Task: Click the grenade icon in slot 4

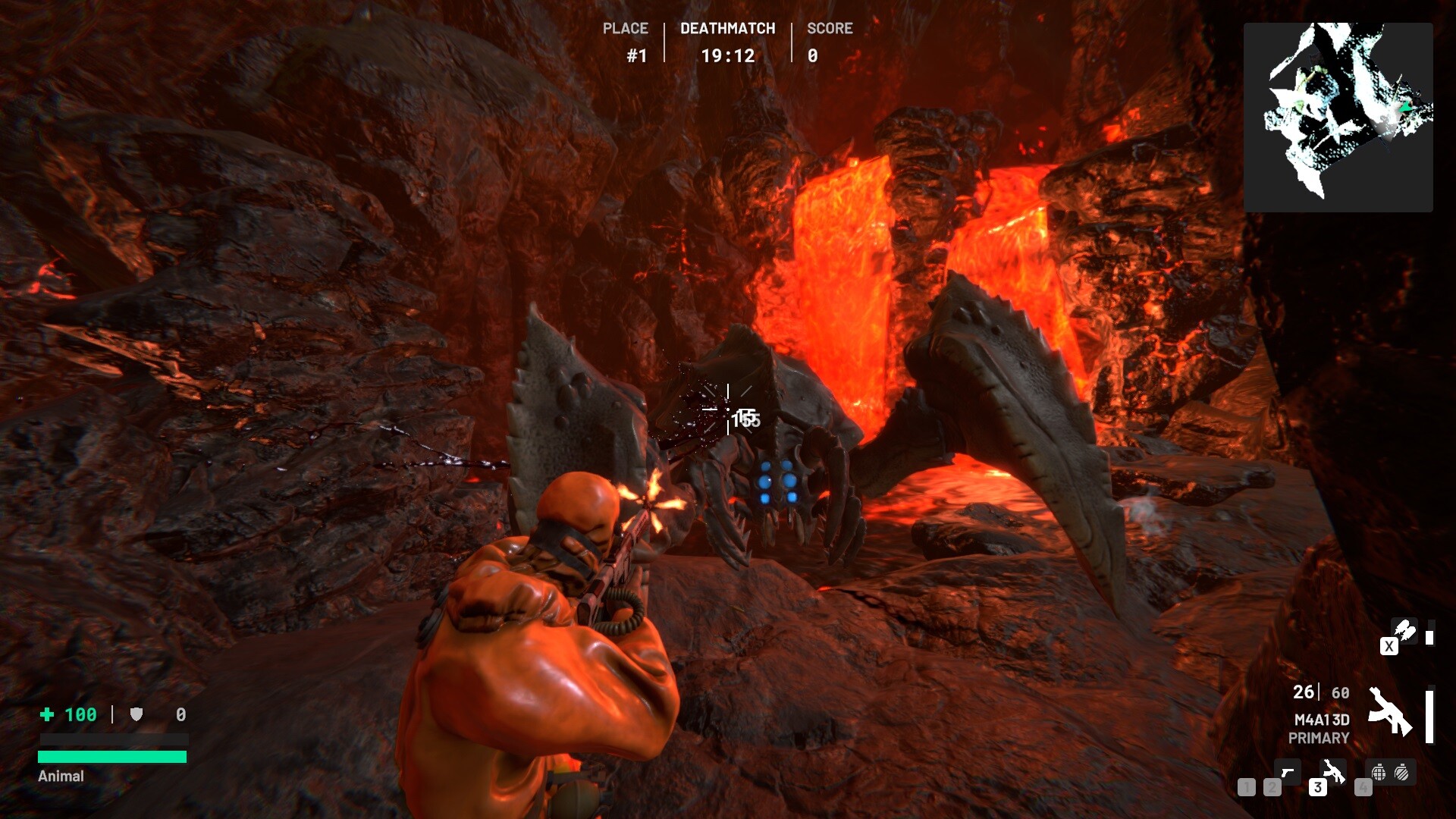Action: [1379, 773]
